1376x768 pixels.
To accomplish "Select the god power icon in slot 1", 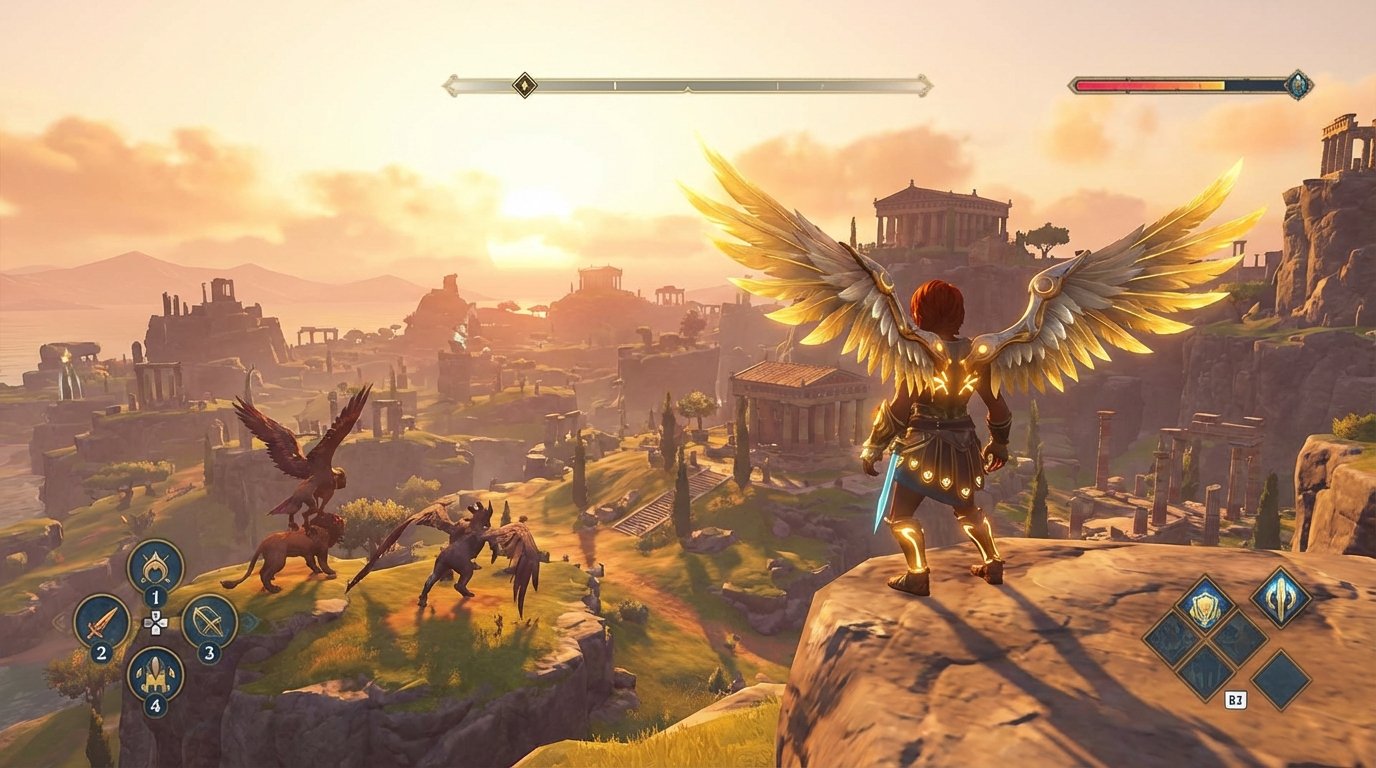I will 155,567.
